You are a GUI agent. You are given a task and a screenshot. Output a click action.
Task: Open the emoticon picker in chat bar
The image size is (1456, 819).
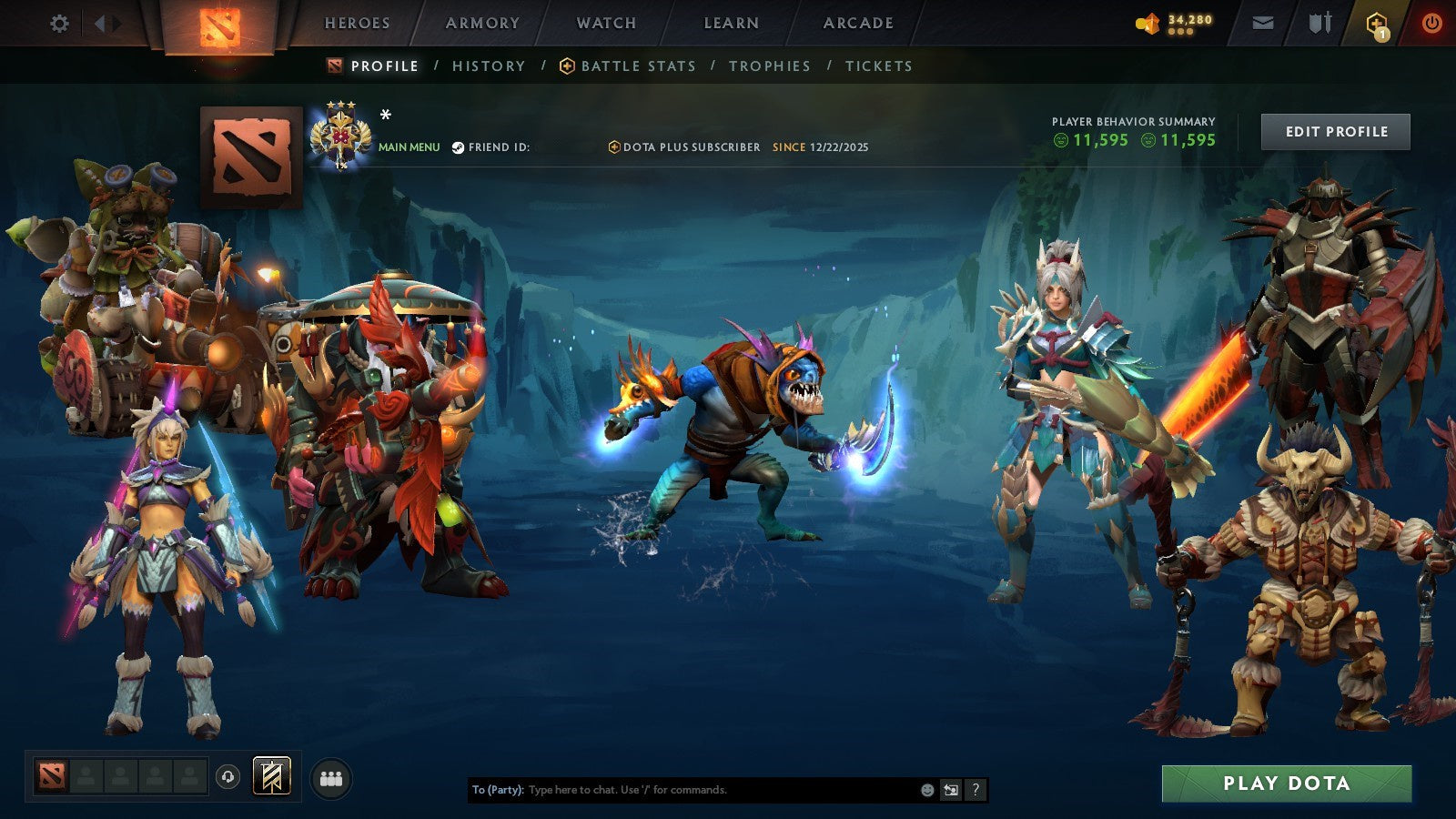click(x=925, y=791)
